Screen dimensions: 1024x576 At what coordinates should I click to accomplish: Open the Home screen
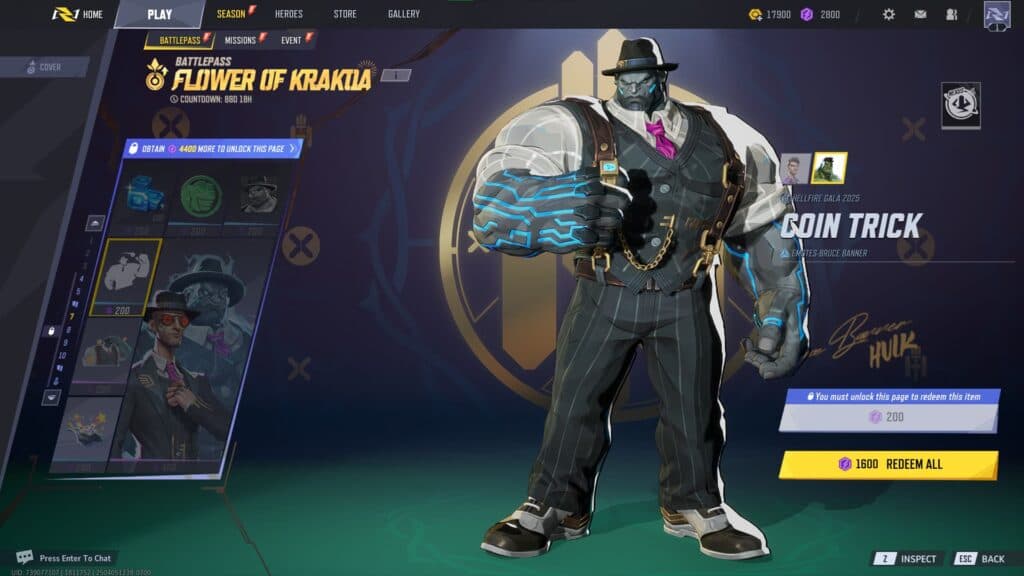pos(78,15)
